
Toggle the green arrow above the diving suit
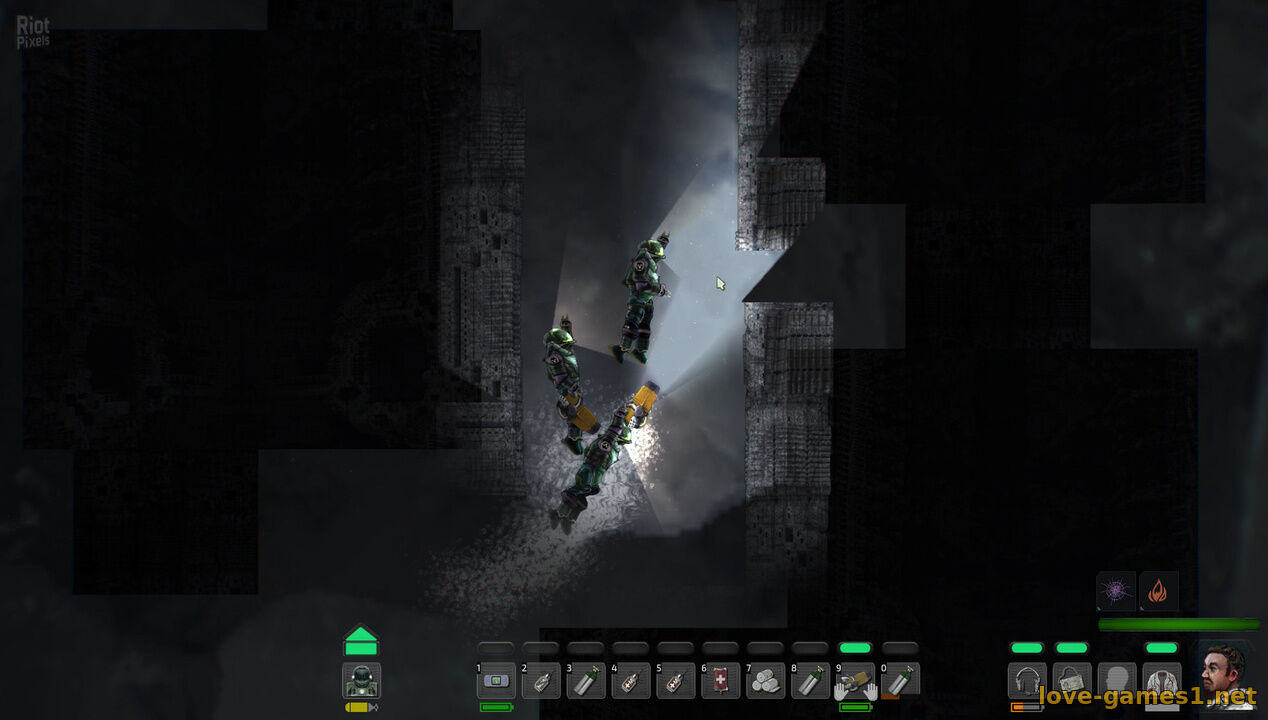pos(361,641)
